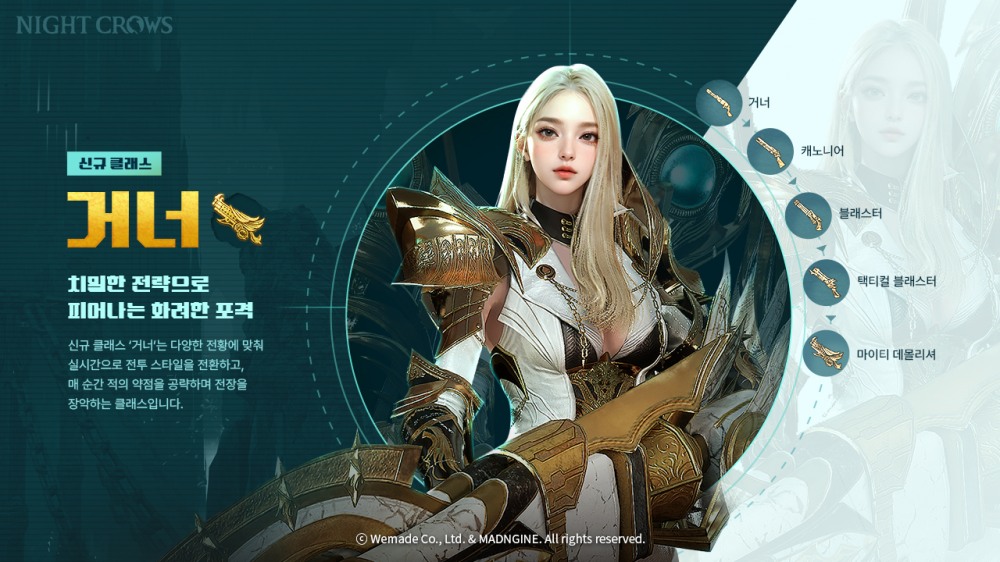1000x562 pixels.
Task: Click the 신규 클래스 tag label
Action: pos(113,164)
